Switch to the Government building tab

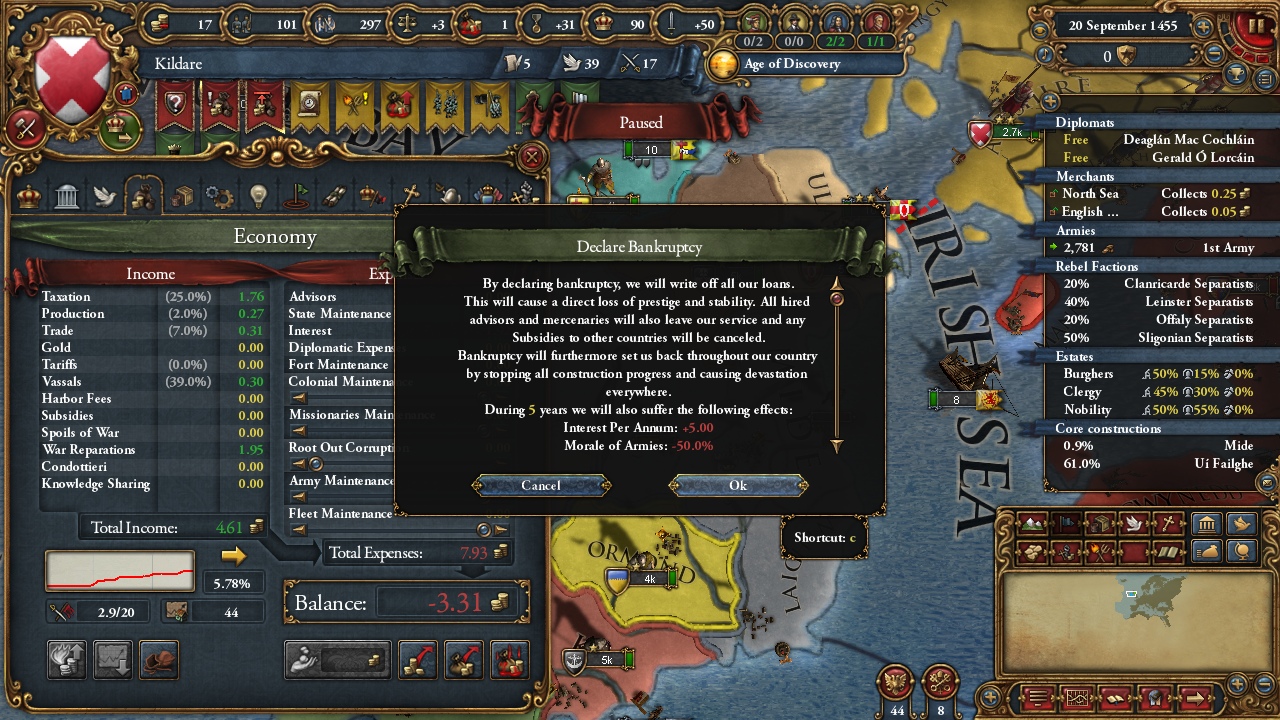tap(67, 195)
